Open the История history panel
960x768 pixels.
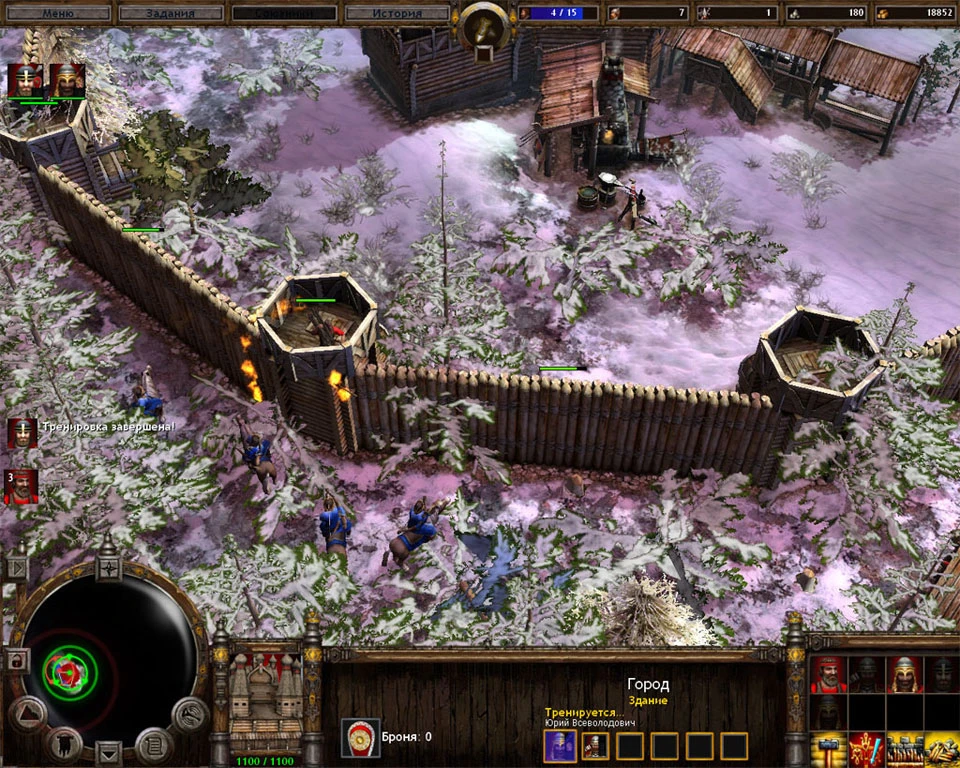tap(395, 13)
